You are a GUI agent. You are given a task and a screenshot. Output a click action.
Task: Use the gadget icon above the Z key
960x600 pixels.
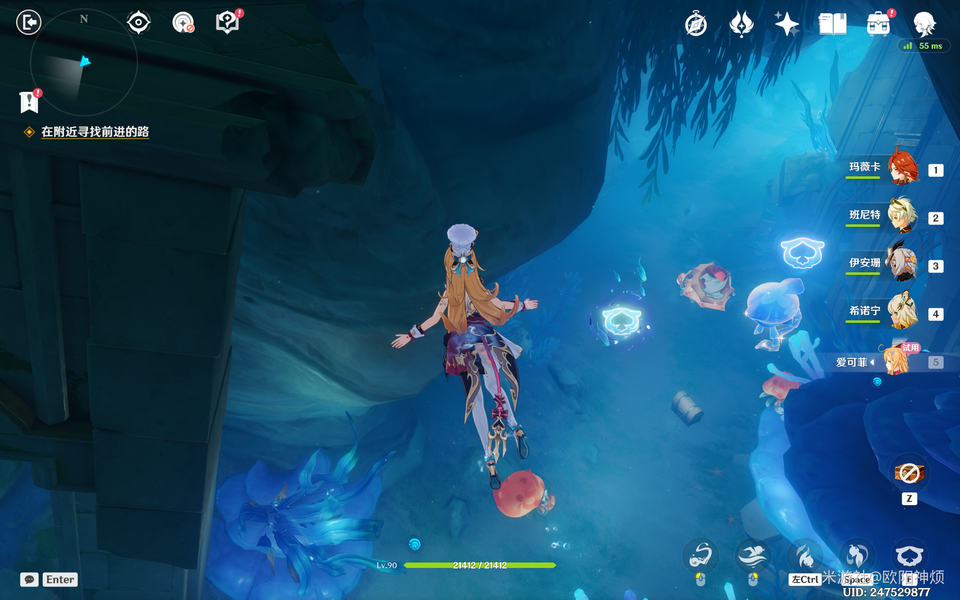click(908, 472)
